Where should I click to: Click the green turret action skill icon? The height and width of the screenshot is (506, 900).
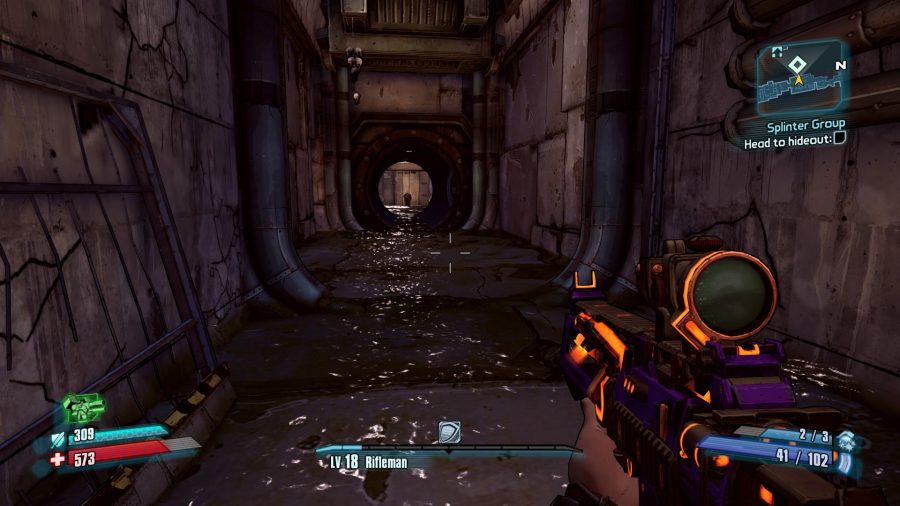[83, 407]
